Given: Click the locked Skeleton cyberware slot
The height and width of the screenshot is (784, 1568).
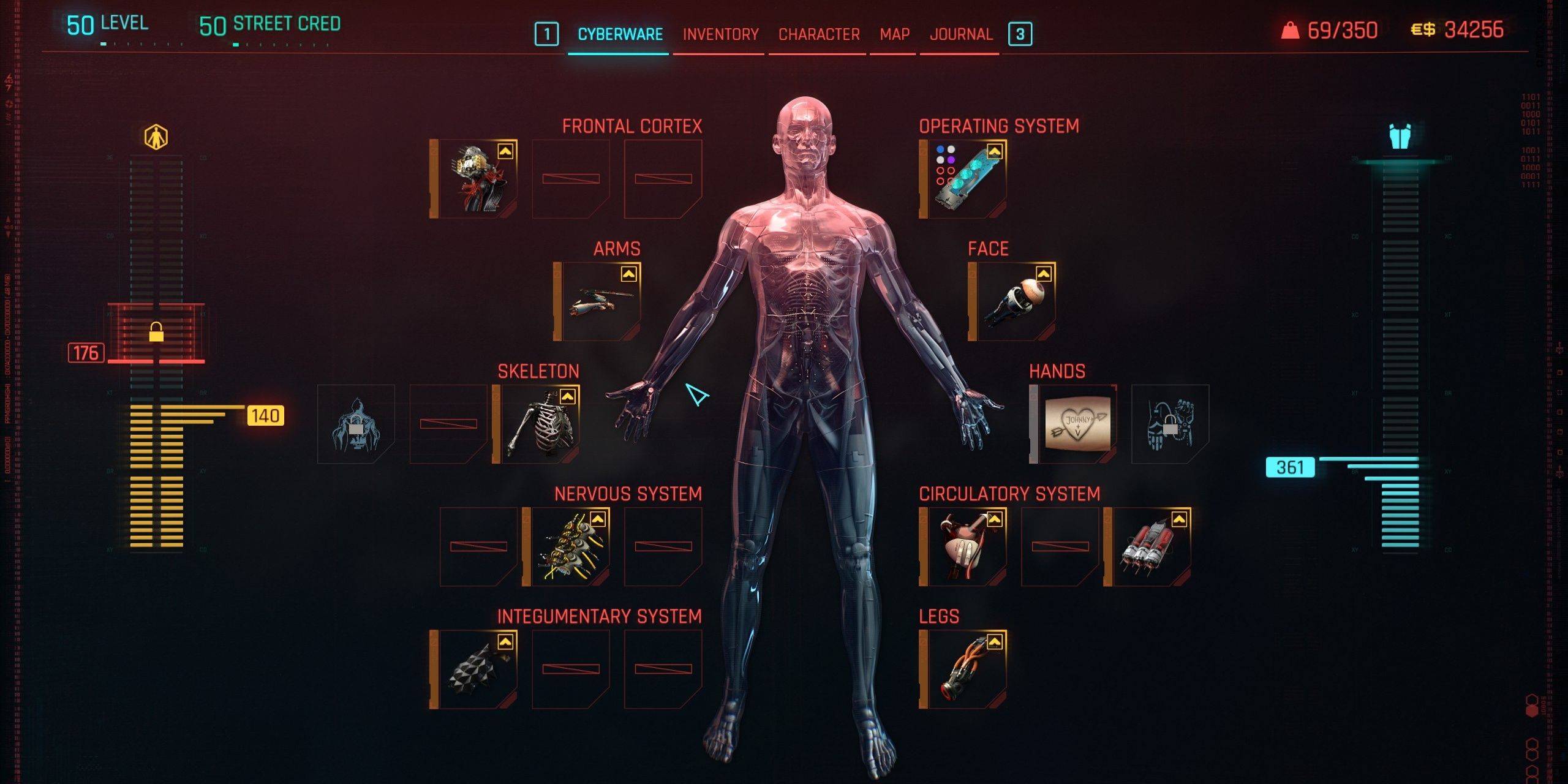Looking at the screenshot, I should click(x=356, y=424).
